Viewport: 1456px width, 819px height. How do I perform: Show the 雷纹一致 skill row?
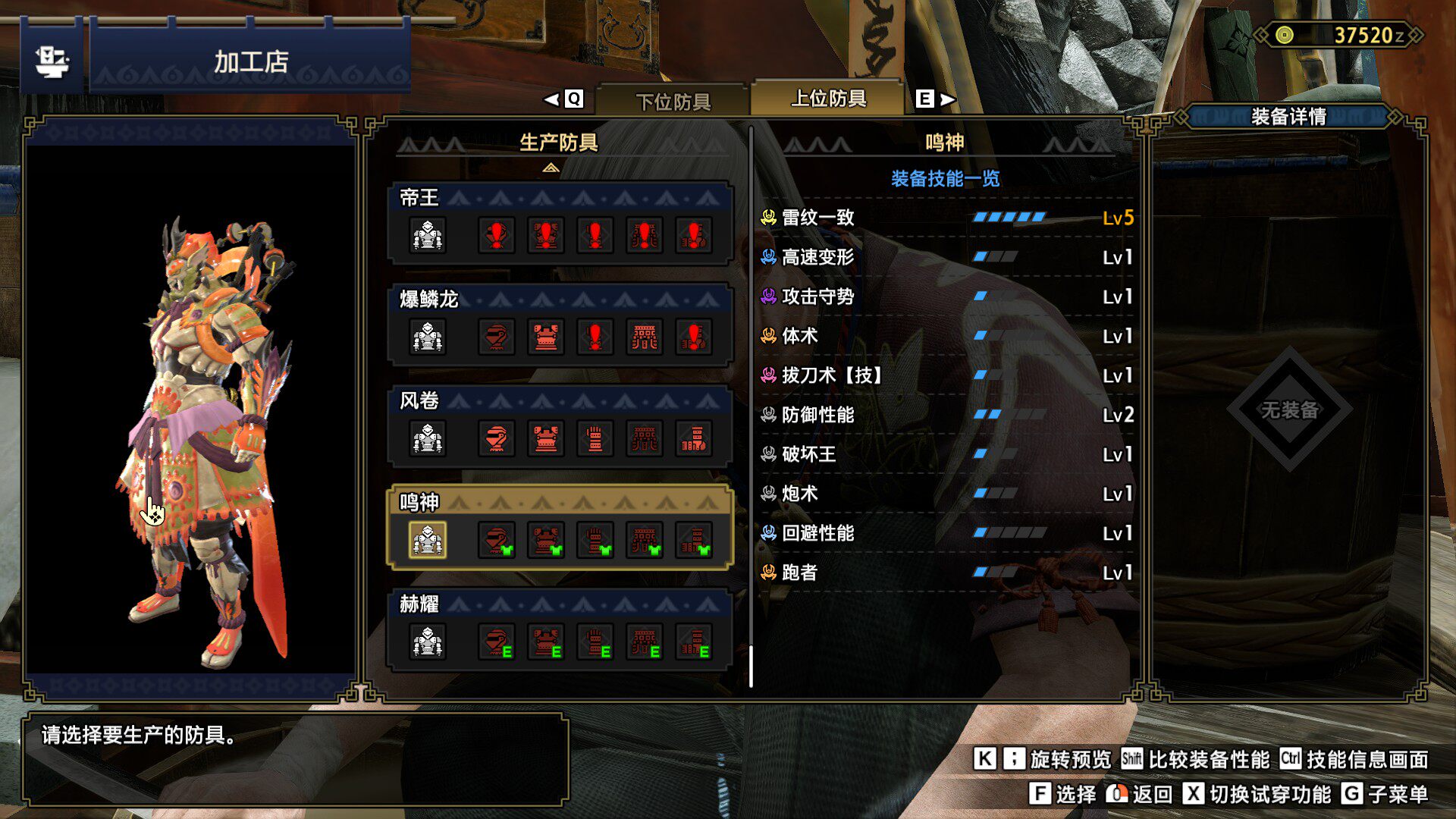coord(946,218)
